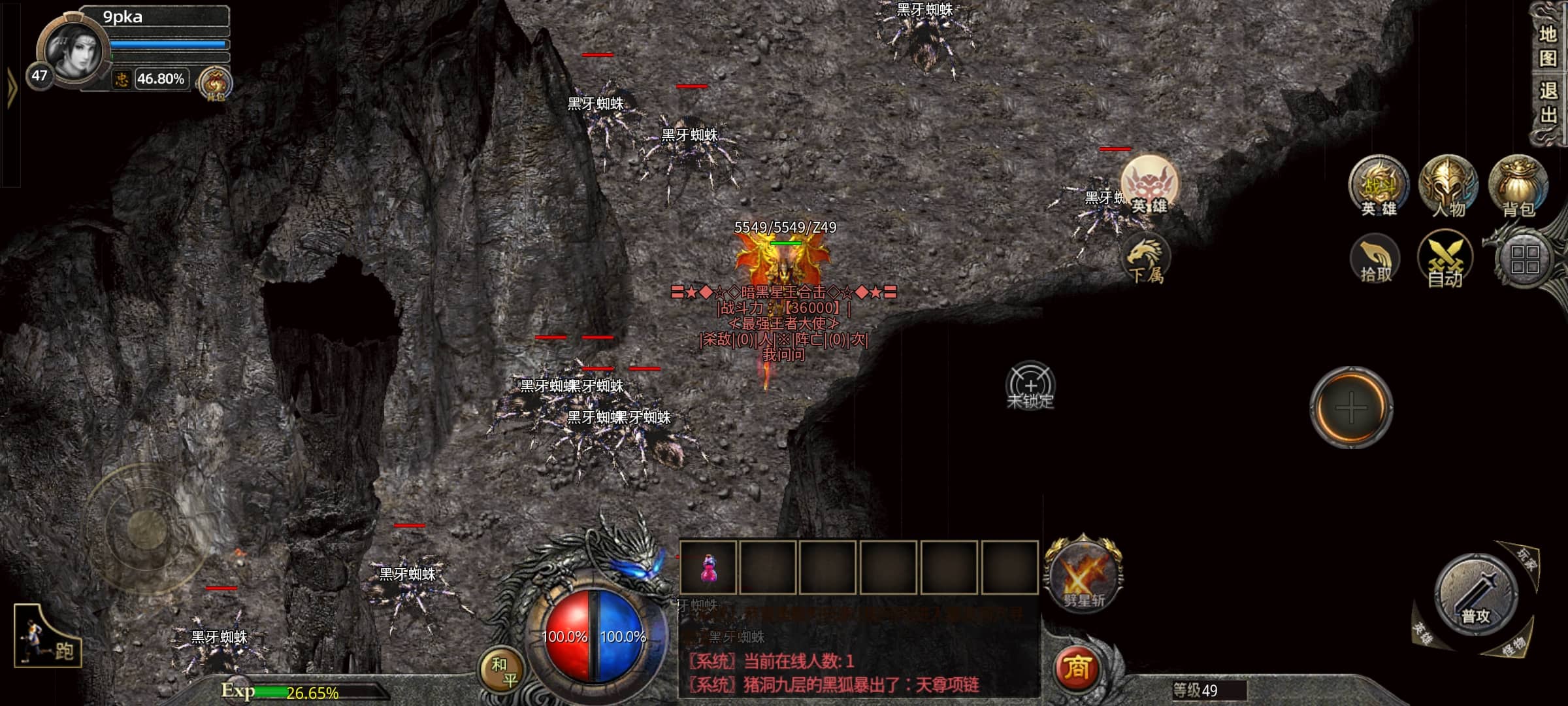
Task: Tap the 未锁定 target lock crosshair
Action: pyautogui.click(x=1030, y=386)
